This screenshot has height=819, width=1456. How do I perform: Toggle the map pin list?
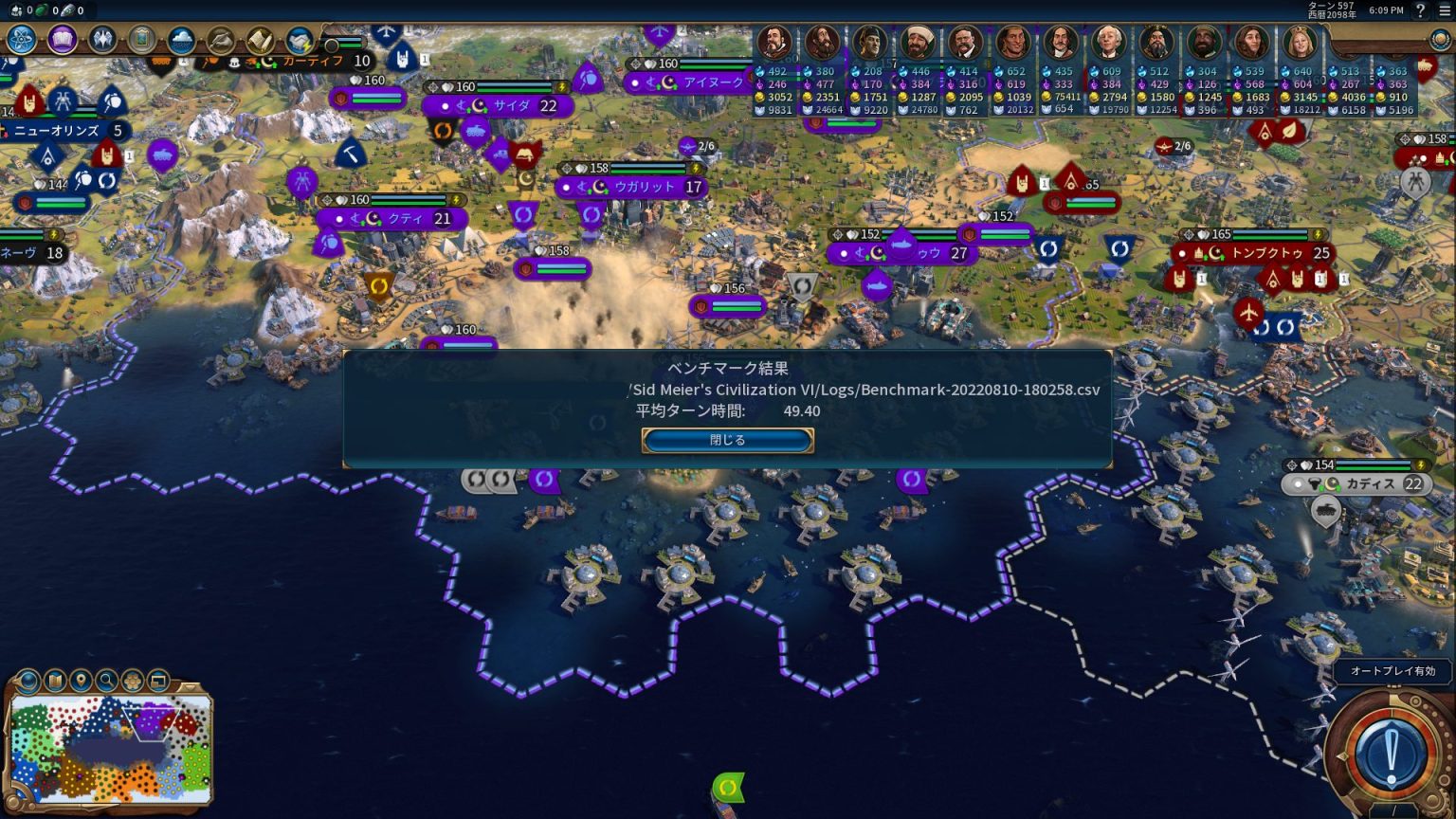tap(80, 680)
